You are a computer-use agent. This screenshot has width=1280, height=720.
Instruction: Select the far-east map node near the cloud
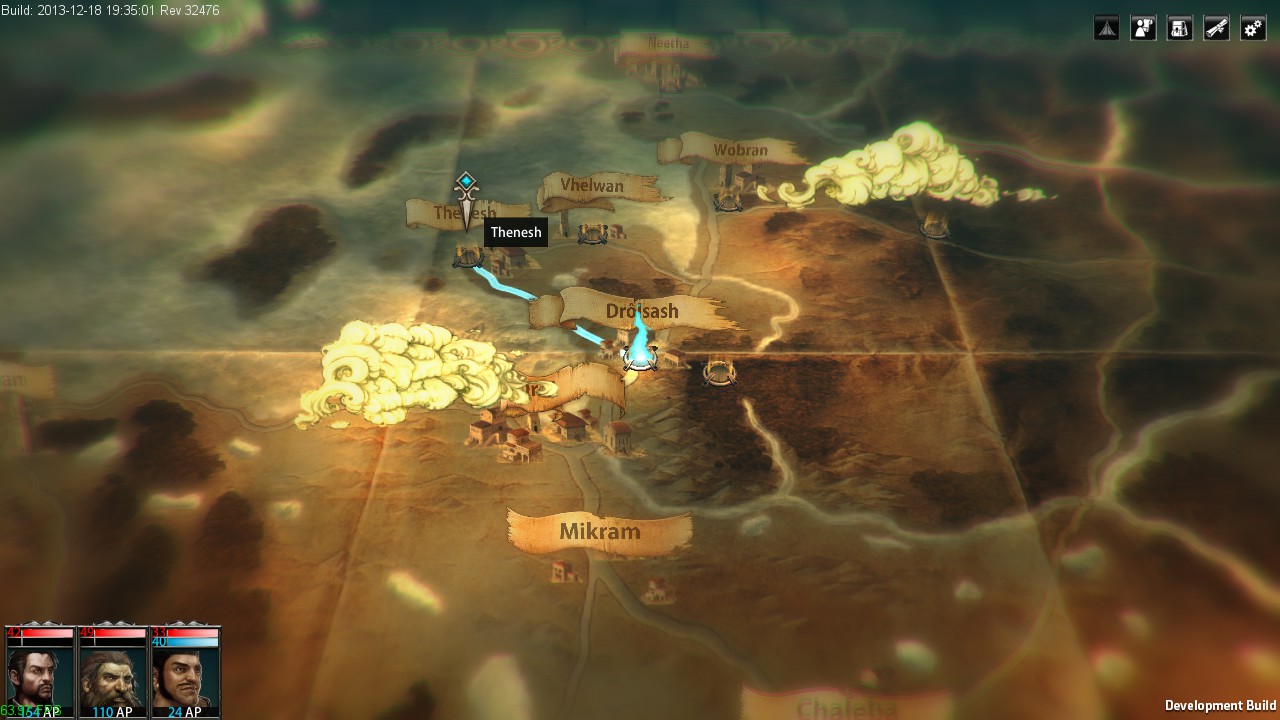pos(935,227)
